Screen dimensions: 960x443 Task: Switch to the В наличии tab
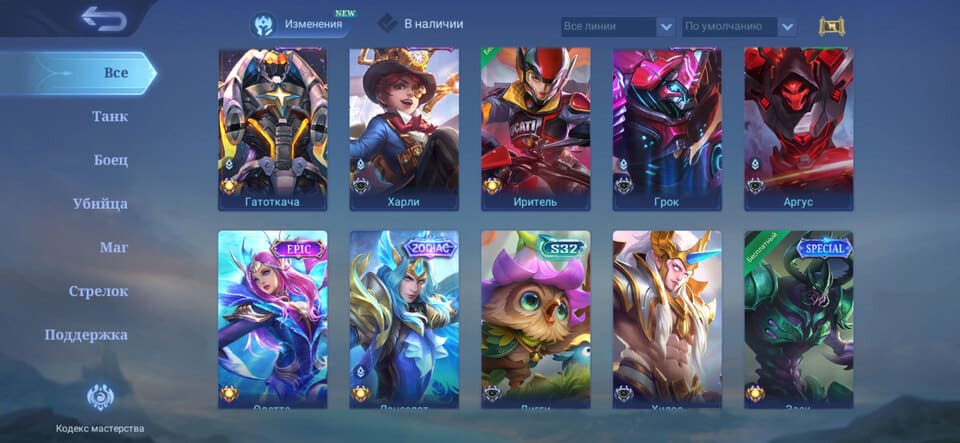click(421, 23)
